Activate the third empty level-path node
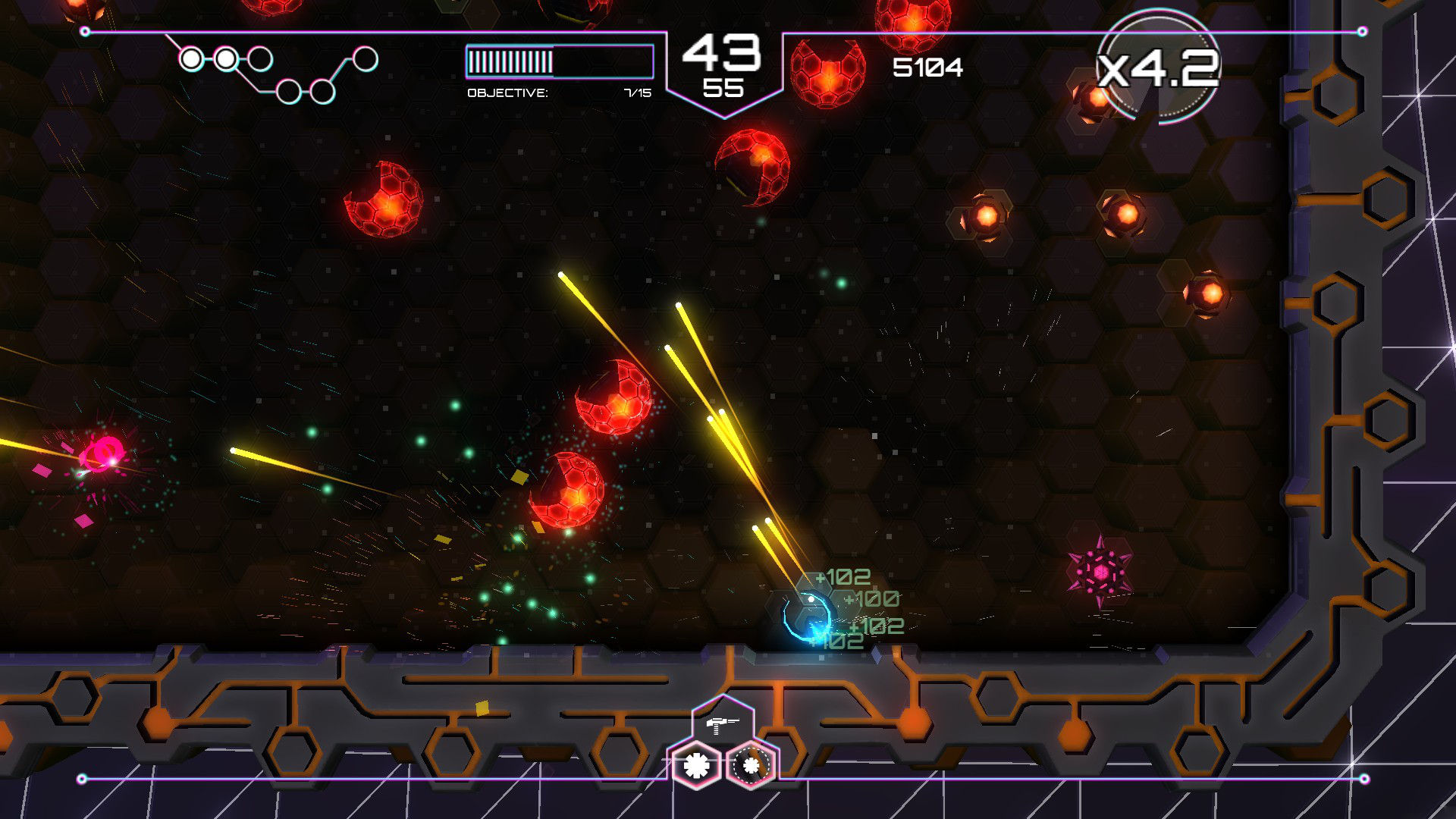 (x=260, y=58)
